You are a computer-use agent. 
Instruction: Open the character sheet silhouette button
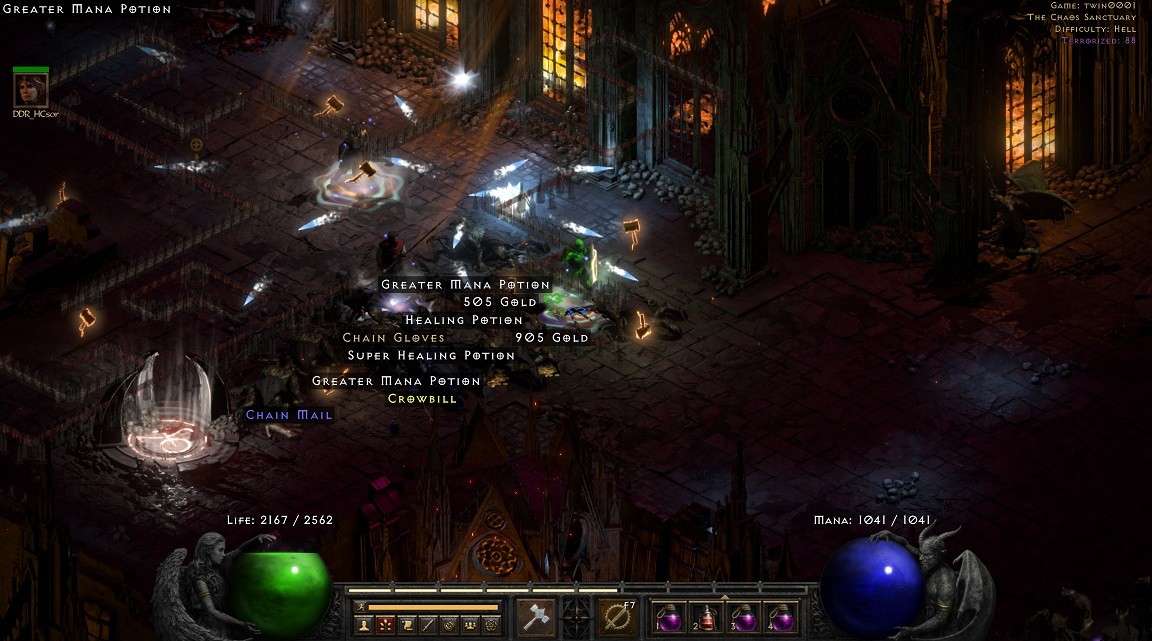363,624
